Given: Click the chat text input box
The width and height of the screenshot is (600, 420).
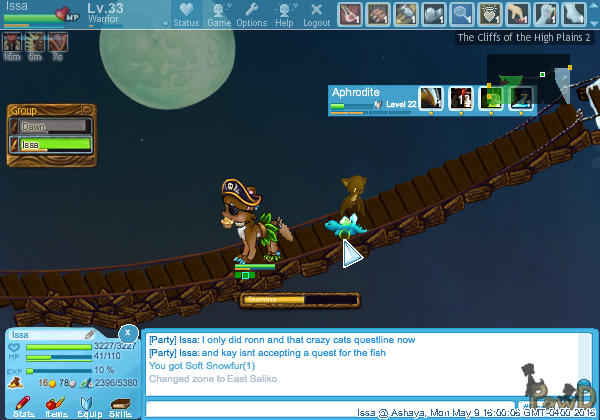Looking at the screenshot, I should [250, 408].
